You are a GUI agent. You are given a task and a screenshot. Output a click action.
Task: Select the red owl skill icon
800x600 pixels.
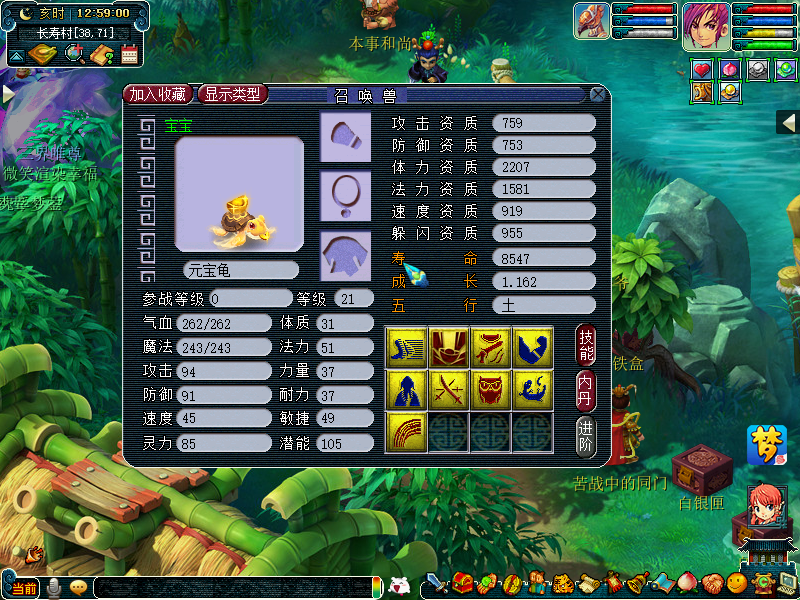pyautogui.click(x=490, y=388)
